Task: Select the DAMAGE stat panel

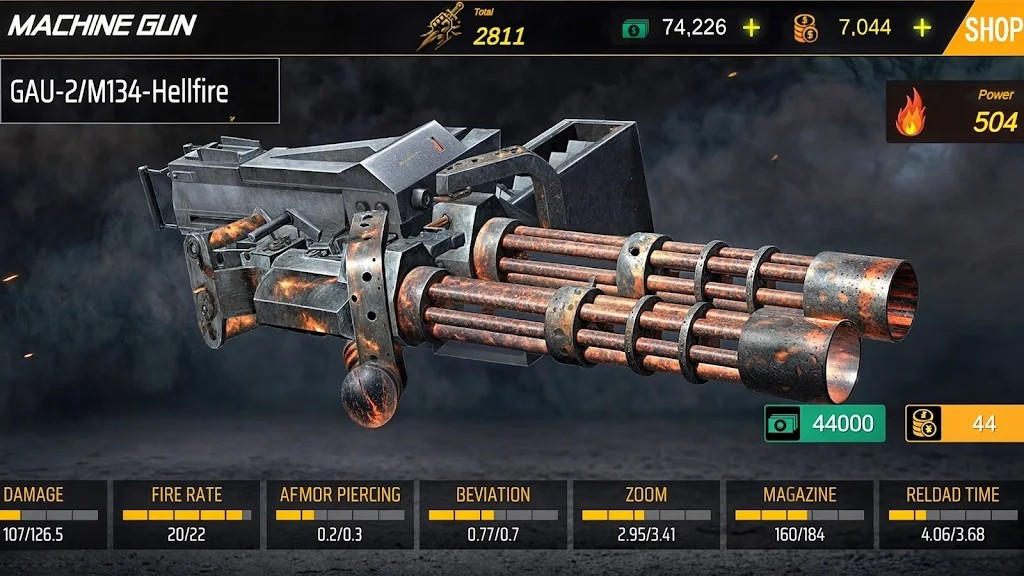Action: click(x=50, y=514)
